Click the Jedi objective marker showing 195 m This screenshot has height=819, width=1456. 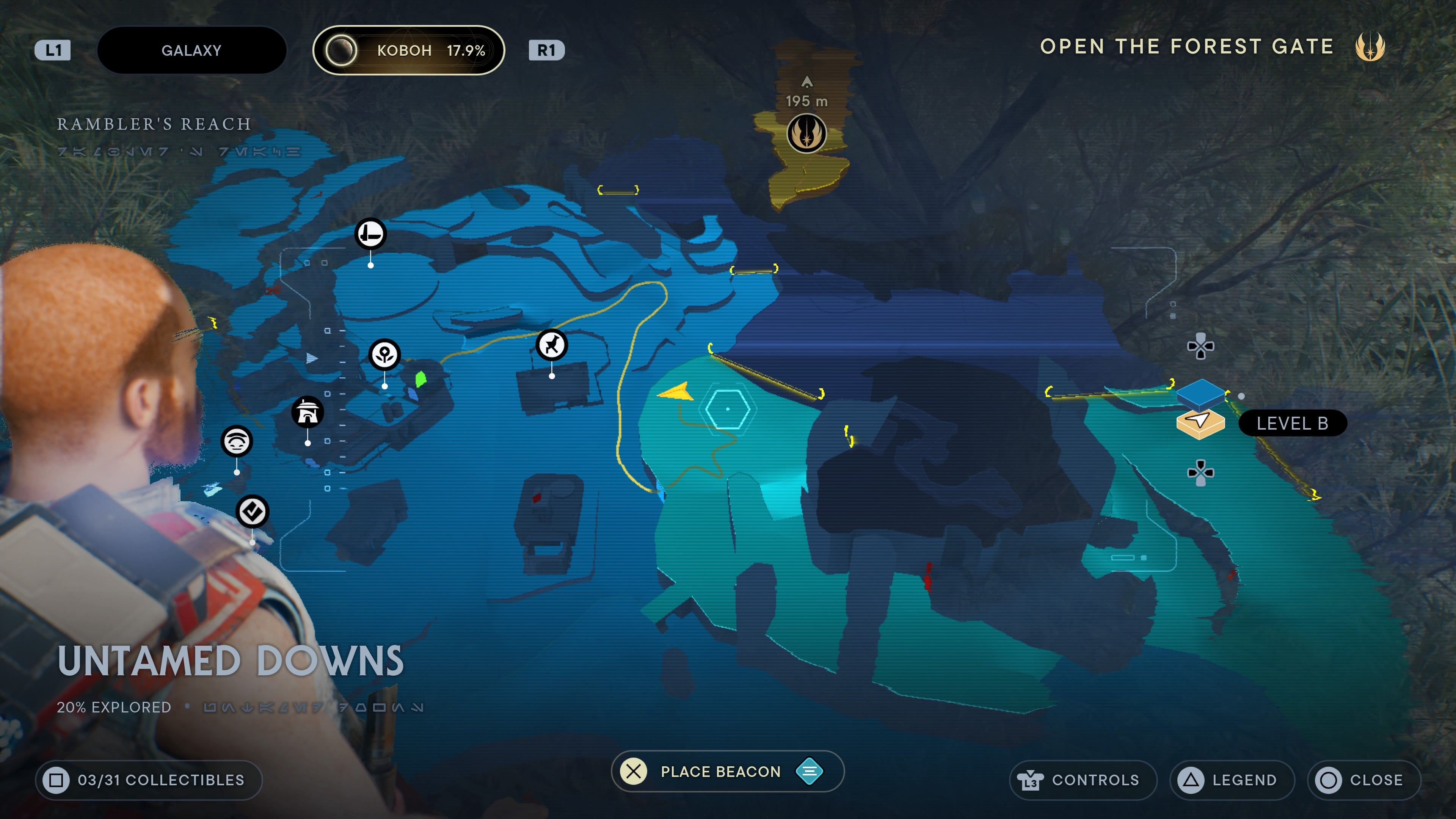coord(806,134)
